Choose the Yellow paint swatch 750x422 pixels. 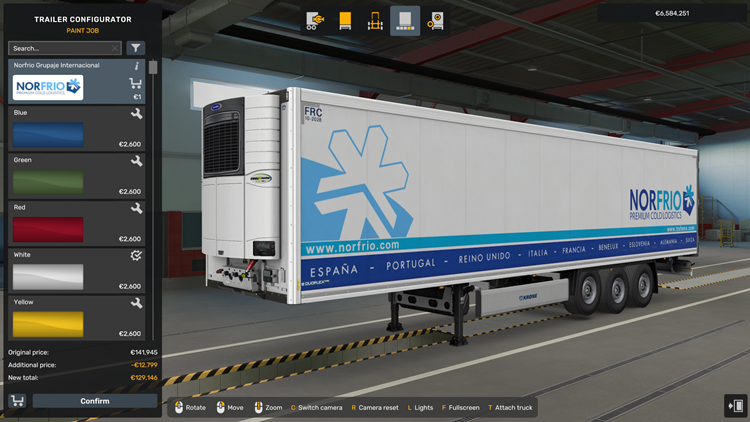click(x=48, y=324)
